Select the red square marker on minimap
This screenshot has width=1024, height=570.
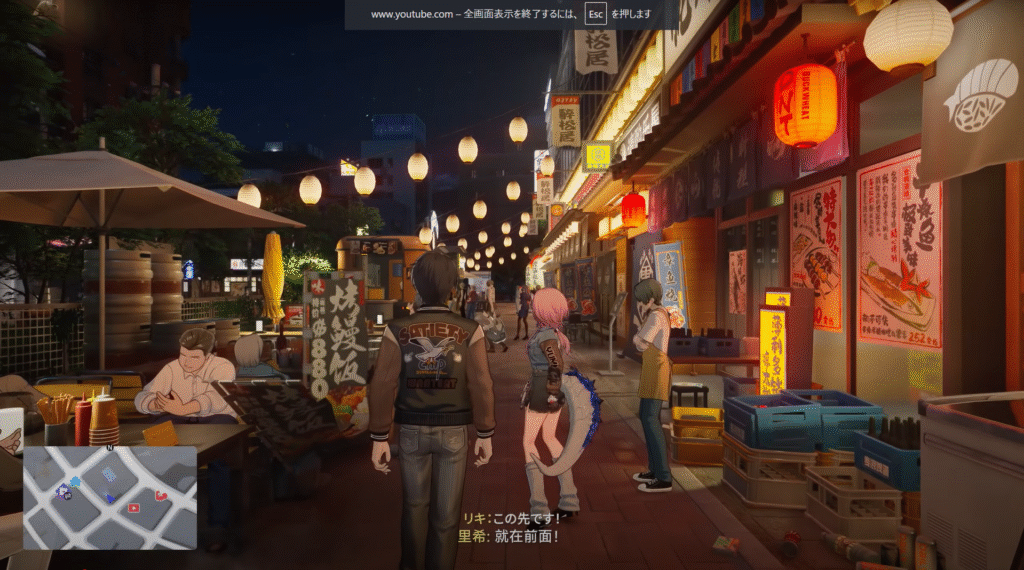tap(134, 508)
